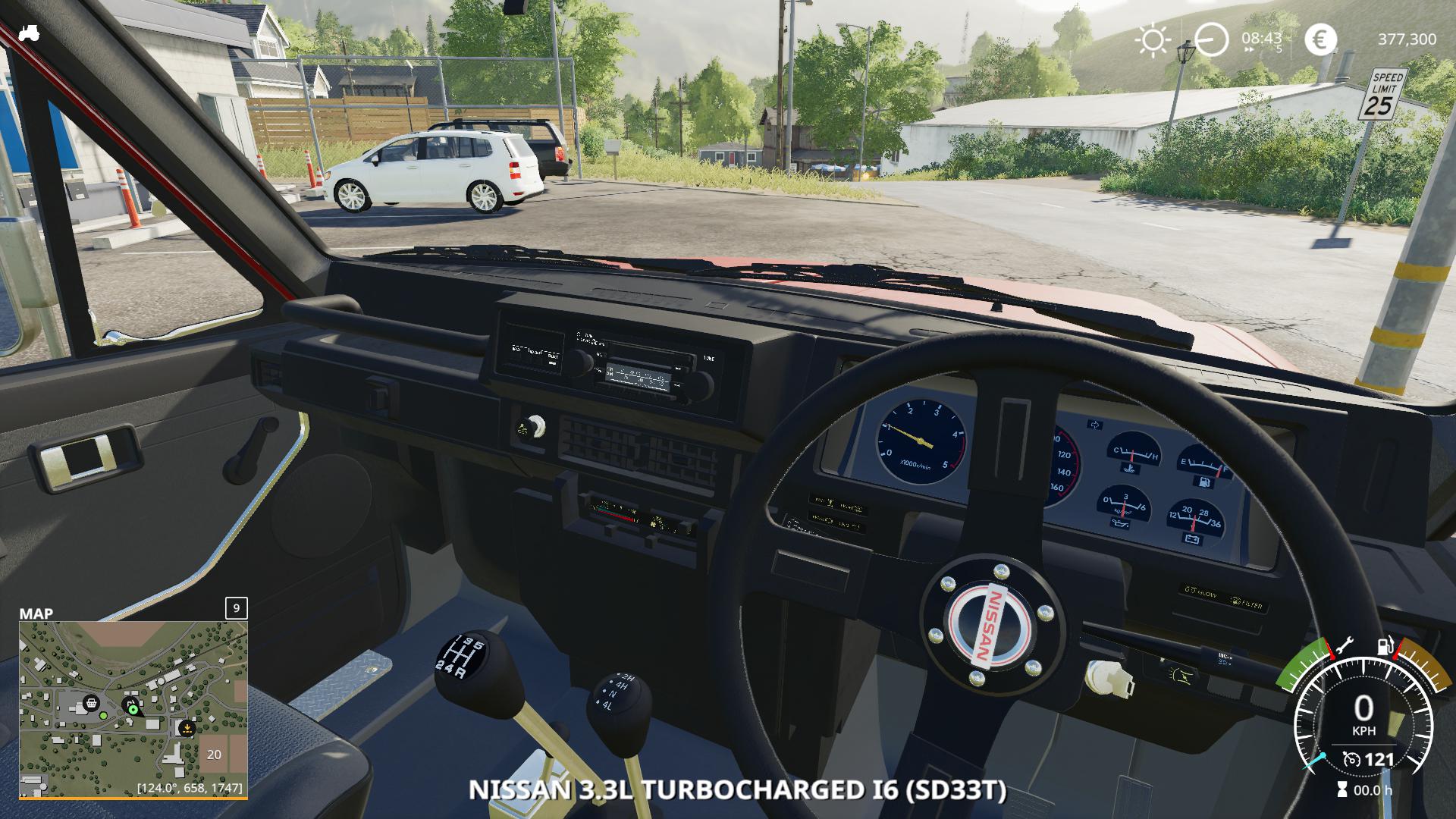This screenshot has height=819, width=1456.
Task: Click the wrench damage icon on the speedometer
Action: pos(1345,647)
